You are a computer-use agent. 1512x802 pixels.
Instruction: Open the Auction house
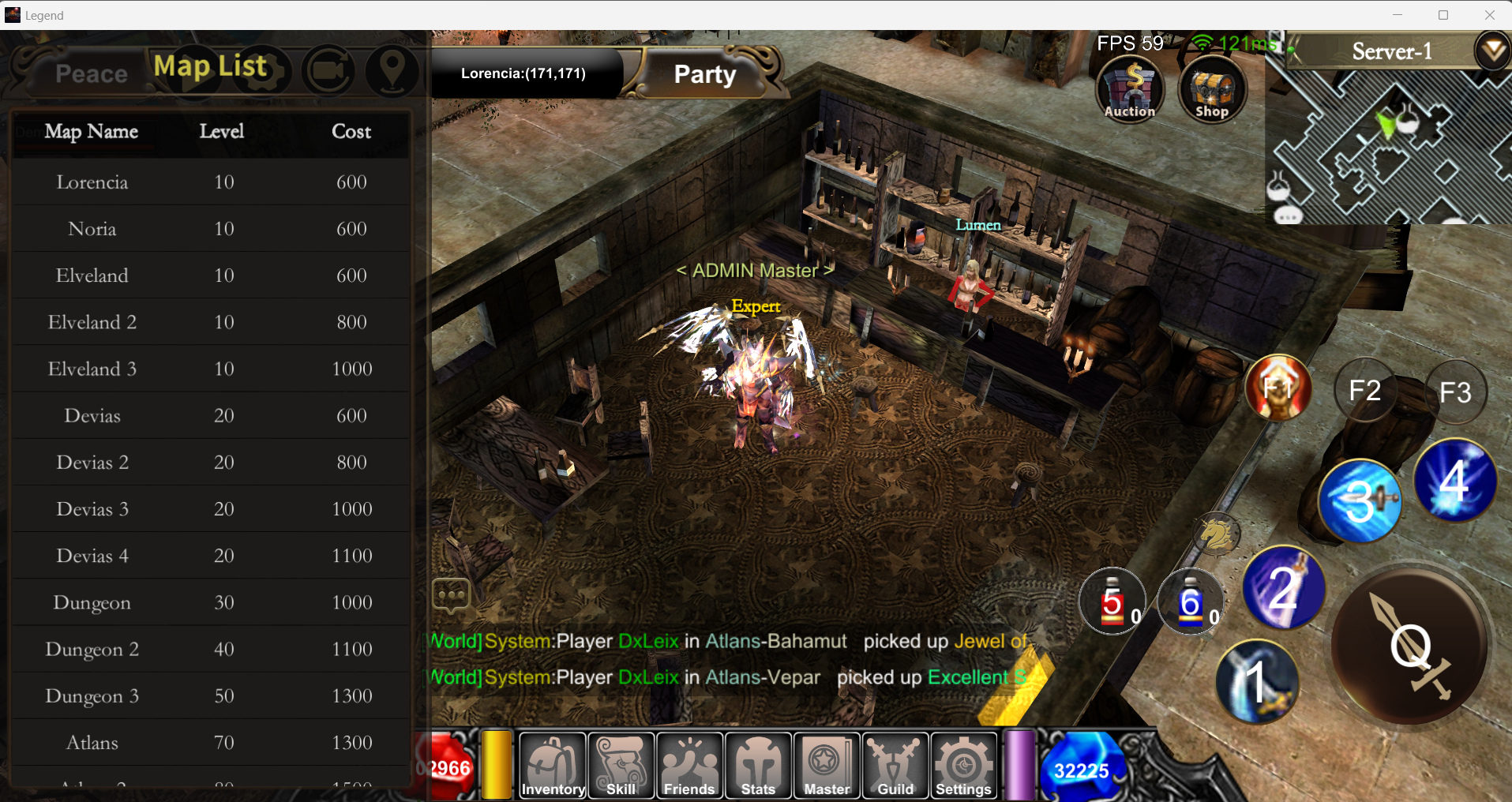[x=1130, y=90]
